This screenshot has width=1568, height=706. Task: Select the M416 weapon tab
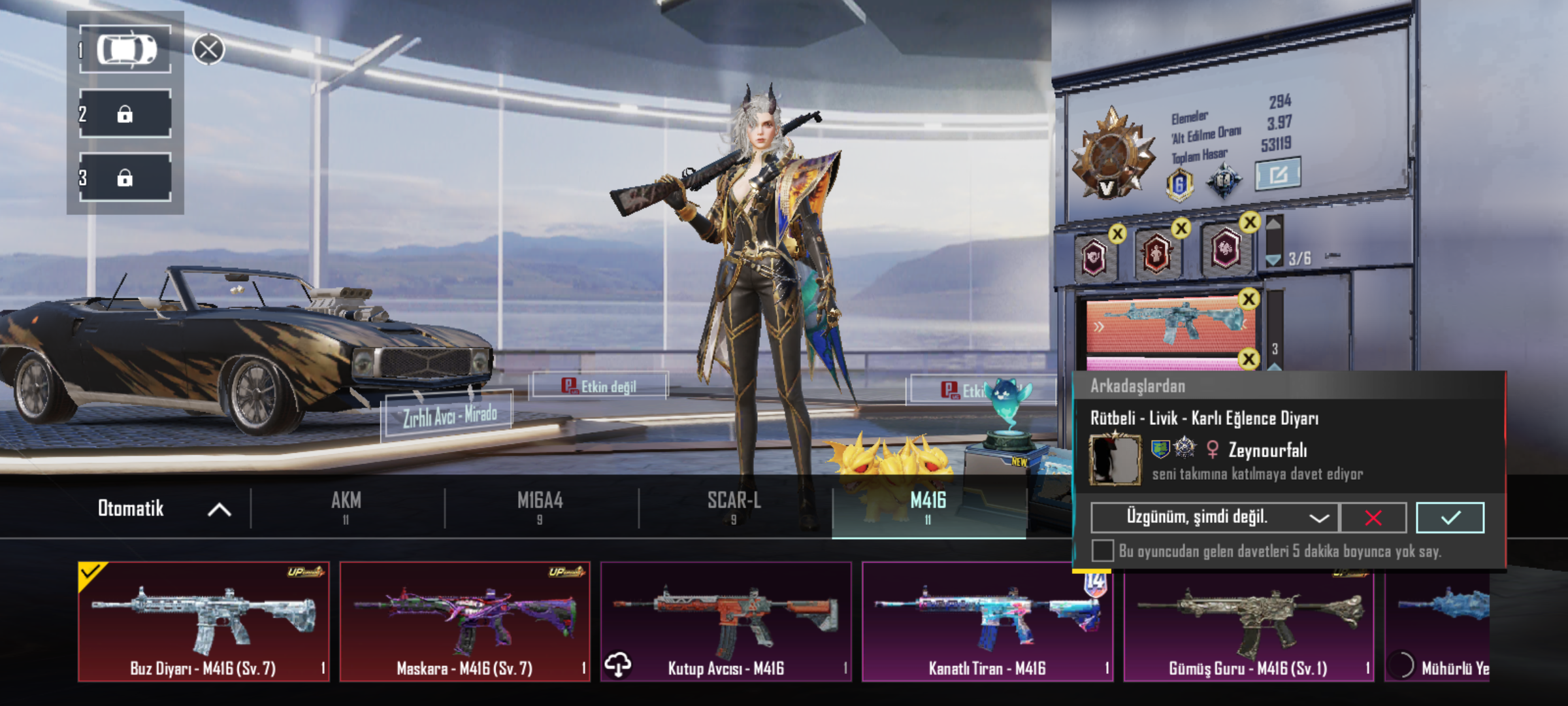(x=928, y=507)
